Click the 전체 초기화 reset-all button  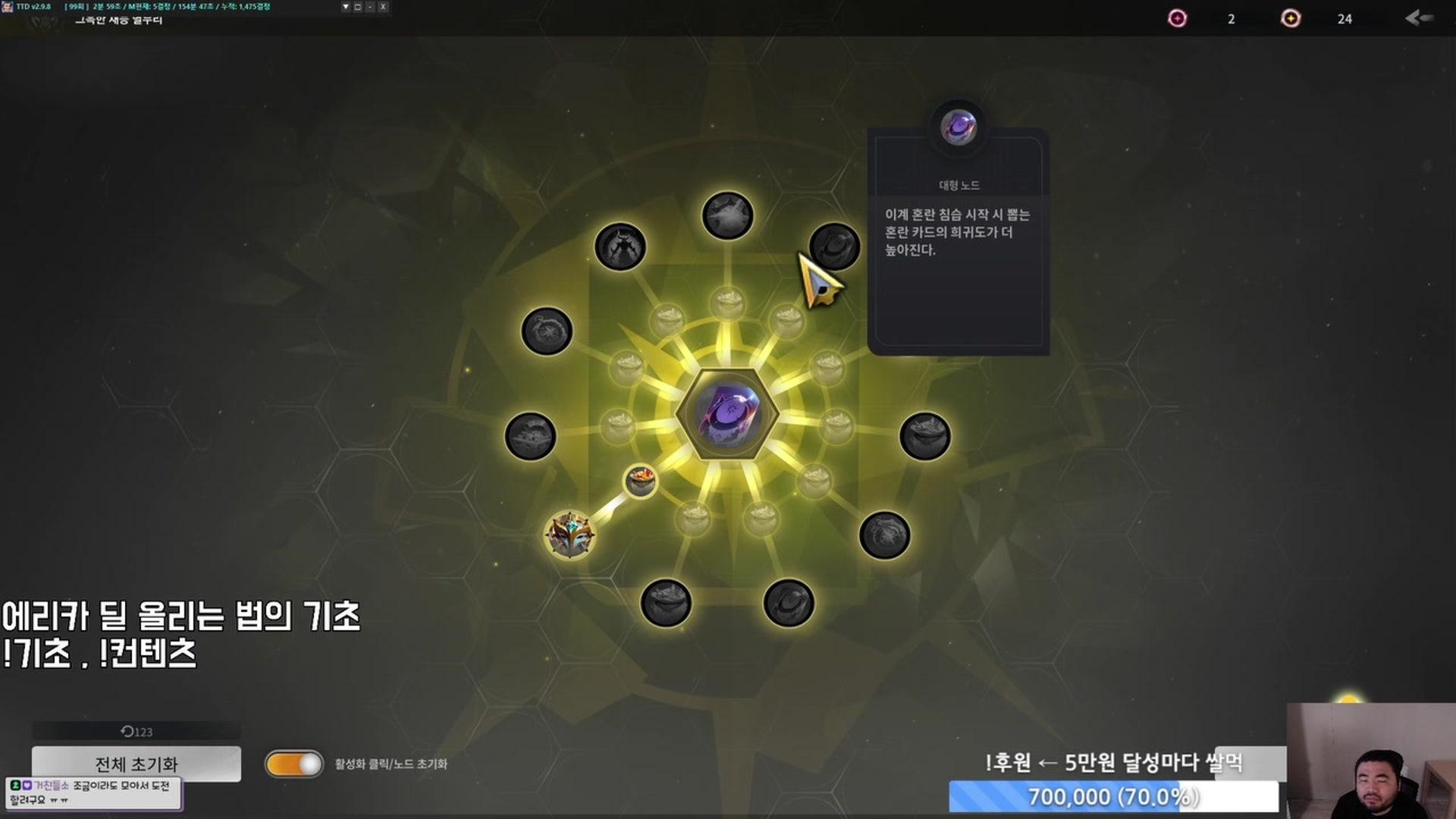(x=136, y=763)
